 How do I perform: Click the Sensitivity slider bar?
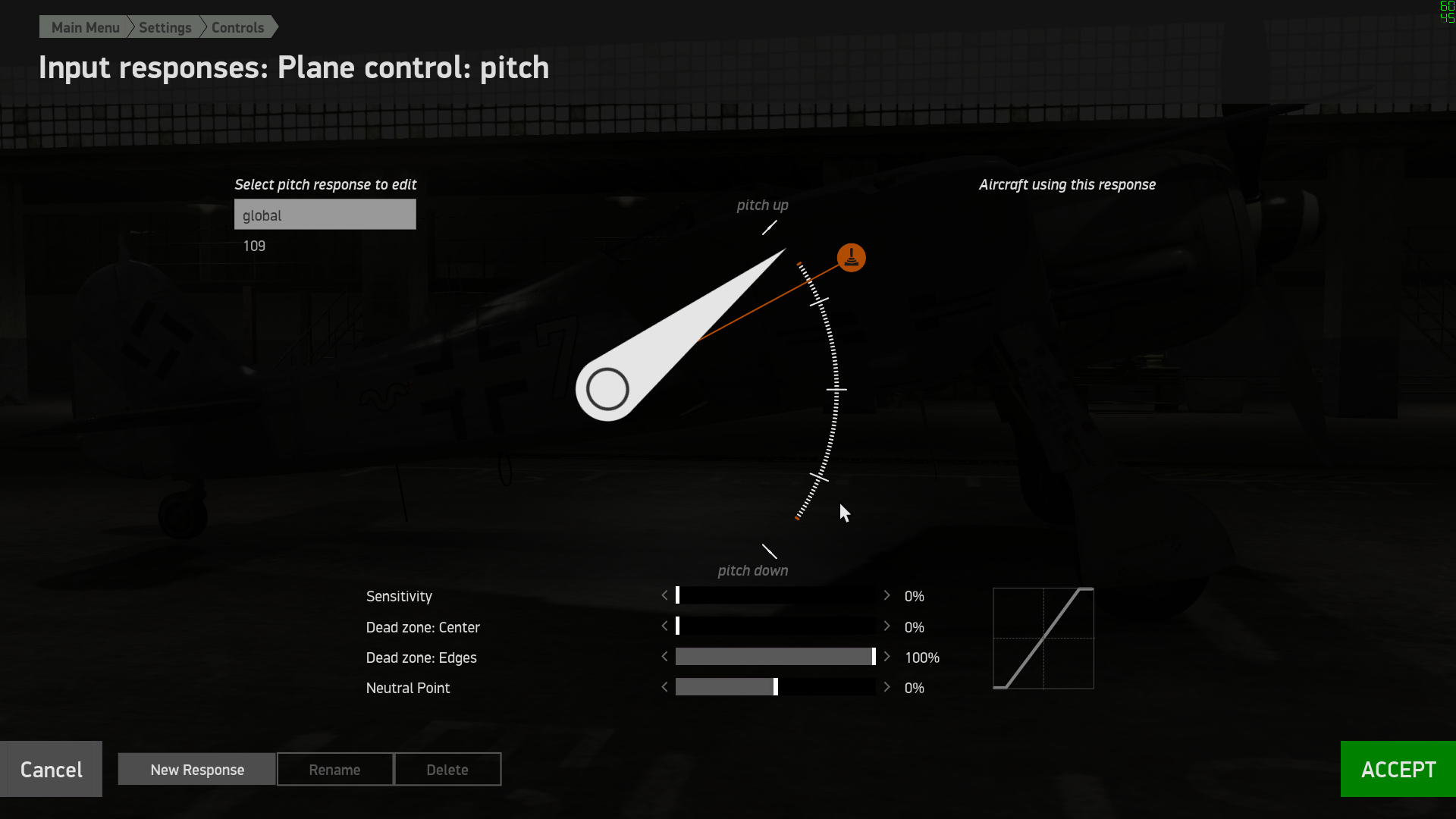[x=775, y=596]
